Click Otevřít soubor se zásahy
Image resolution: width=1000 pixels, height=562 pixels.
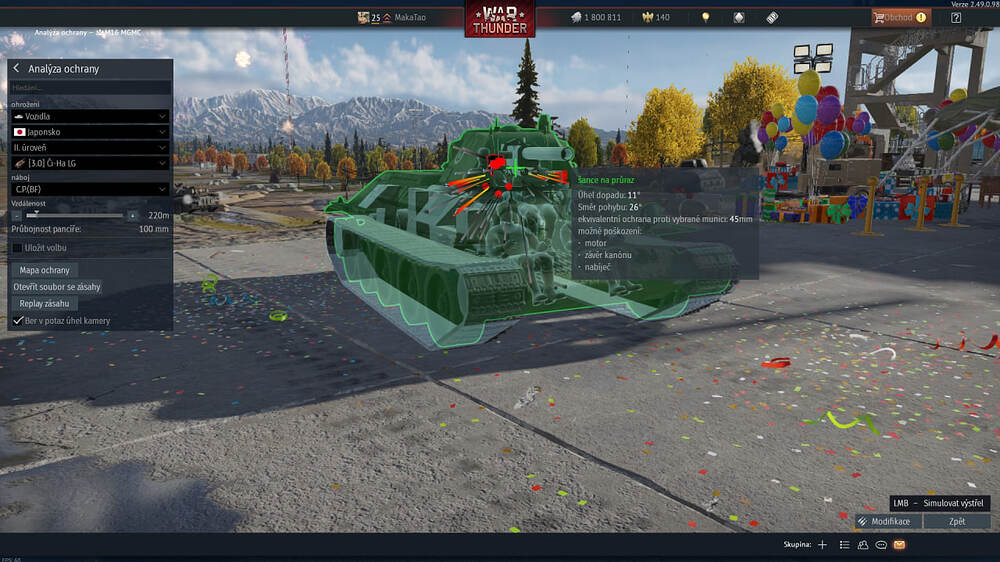coord(56,286)
